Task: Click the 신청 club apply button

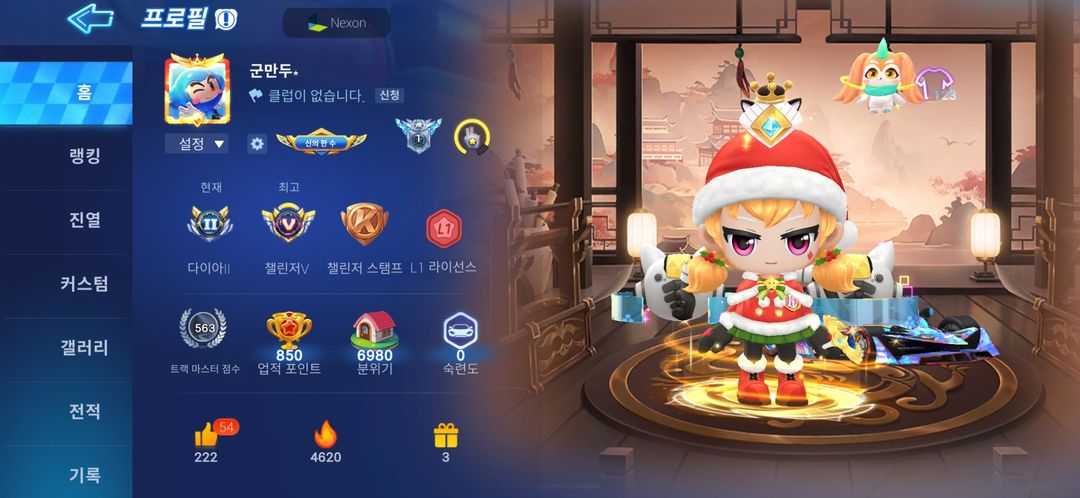Action: (x=389, y=96)
